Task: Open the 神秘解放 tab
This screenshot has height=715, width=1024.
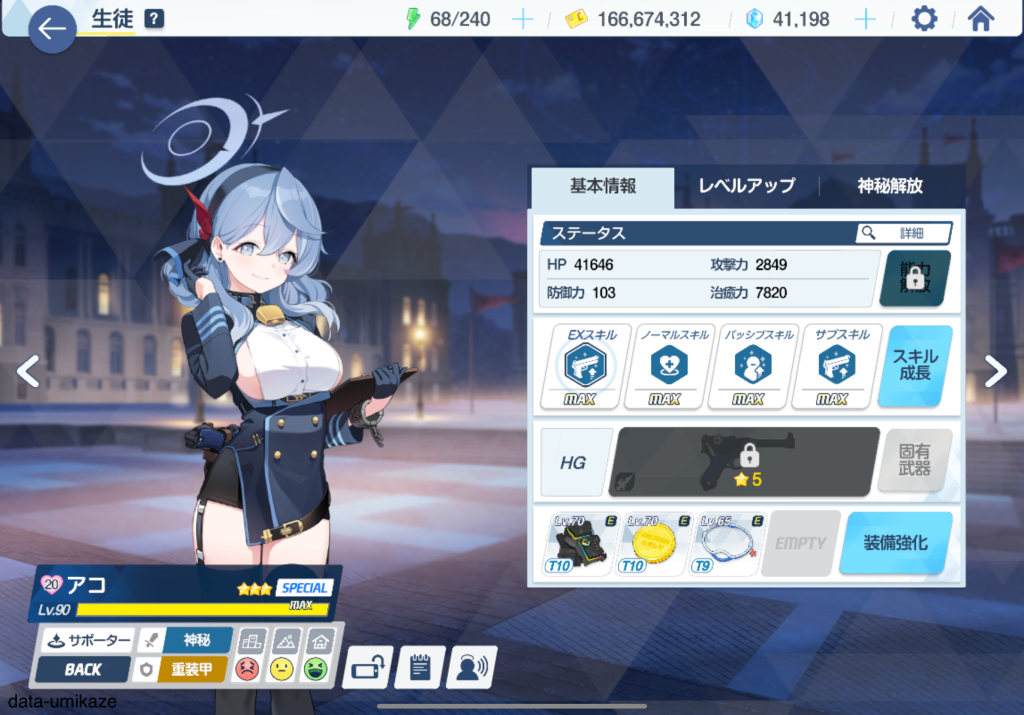Action: click(890, 186)
